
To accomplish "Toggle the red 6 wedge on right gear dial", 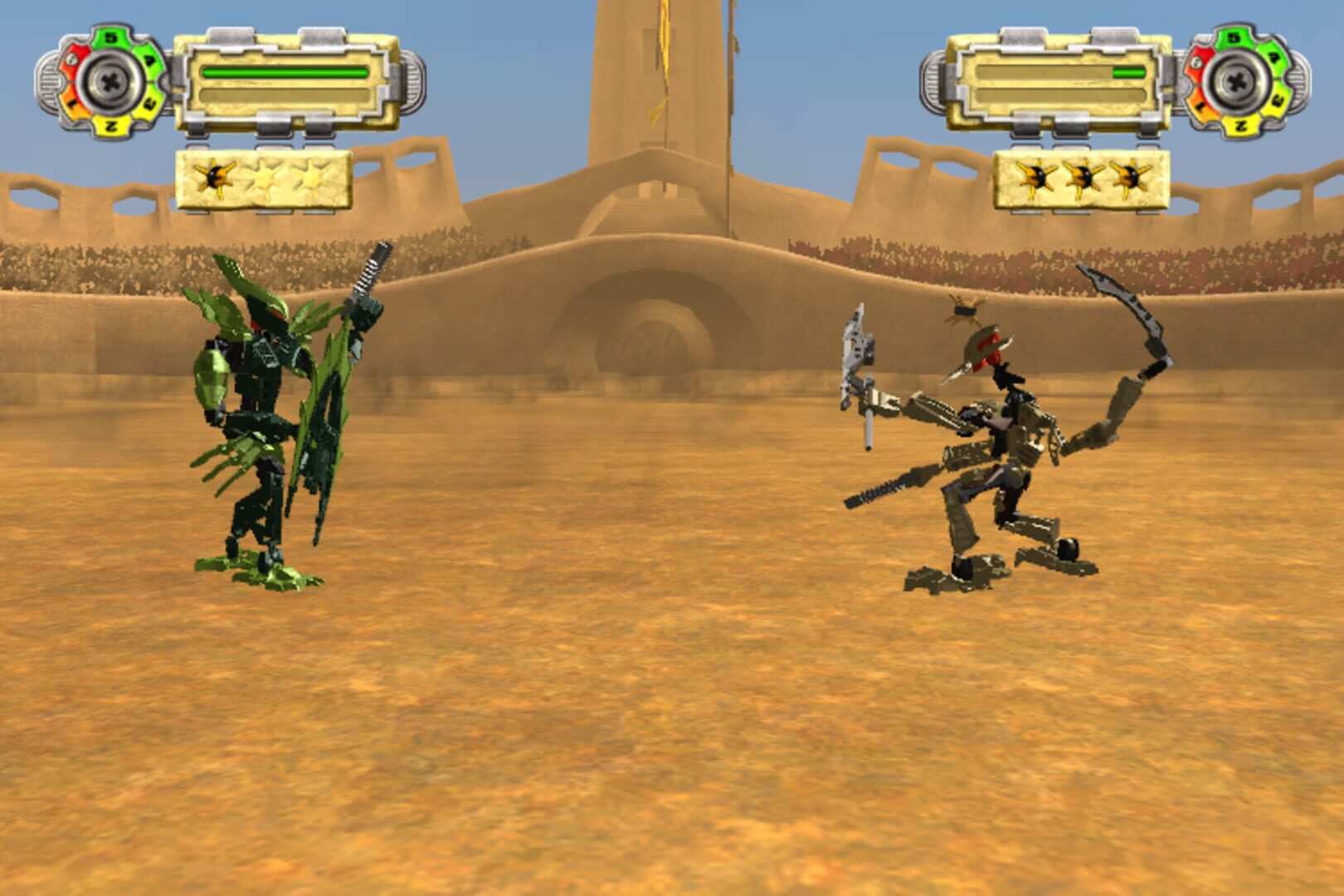I will (x=1196, y=62).
